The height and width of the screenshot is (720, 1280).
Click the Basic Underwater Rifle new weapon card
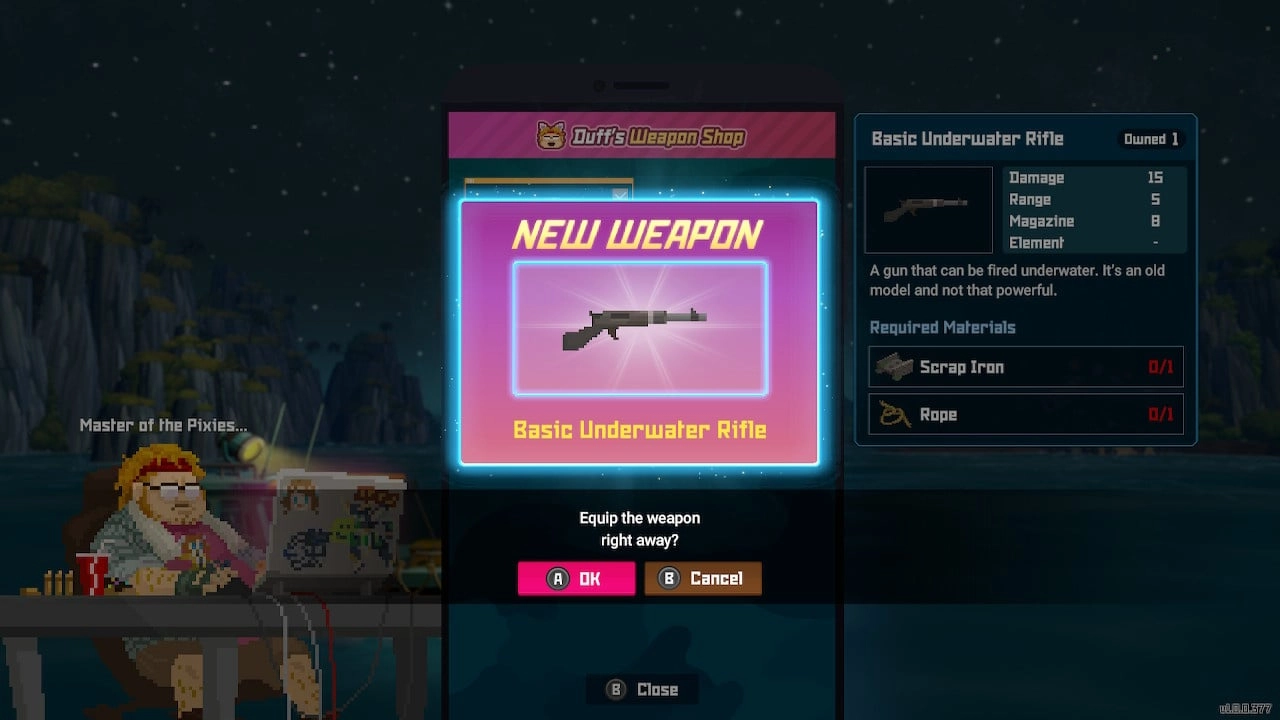click(x=639, y=330)
